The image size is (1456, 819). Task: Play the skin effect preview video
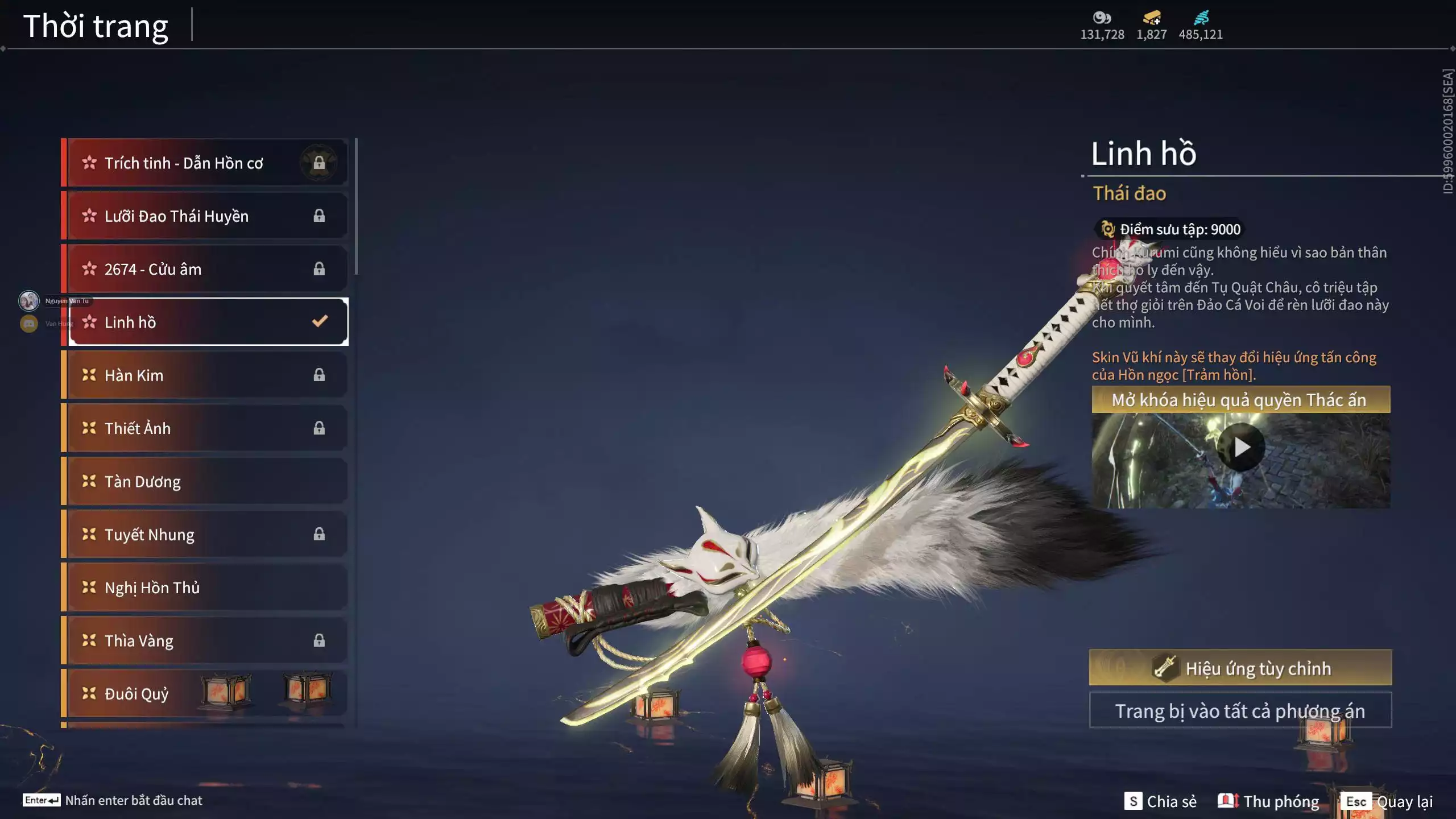pos(1241,448)
